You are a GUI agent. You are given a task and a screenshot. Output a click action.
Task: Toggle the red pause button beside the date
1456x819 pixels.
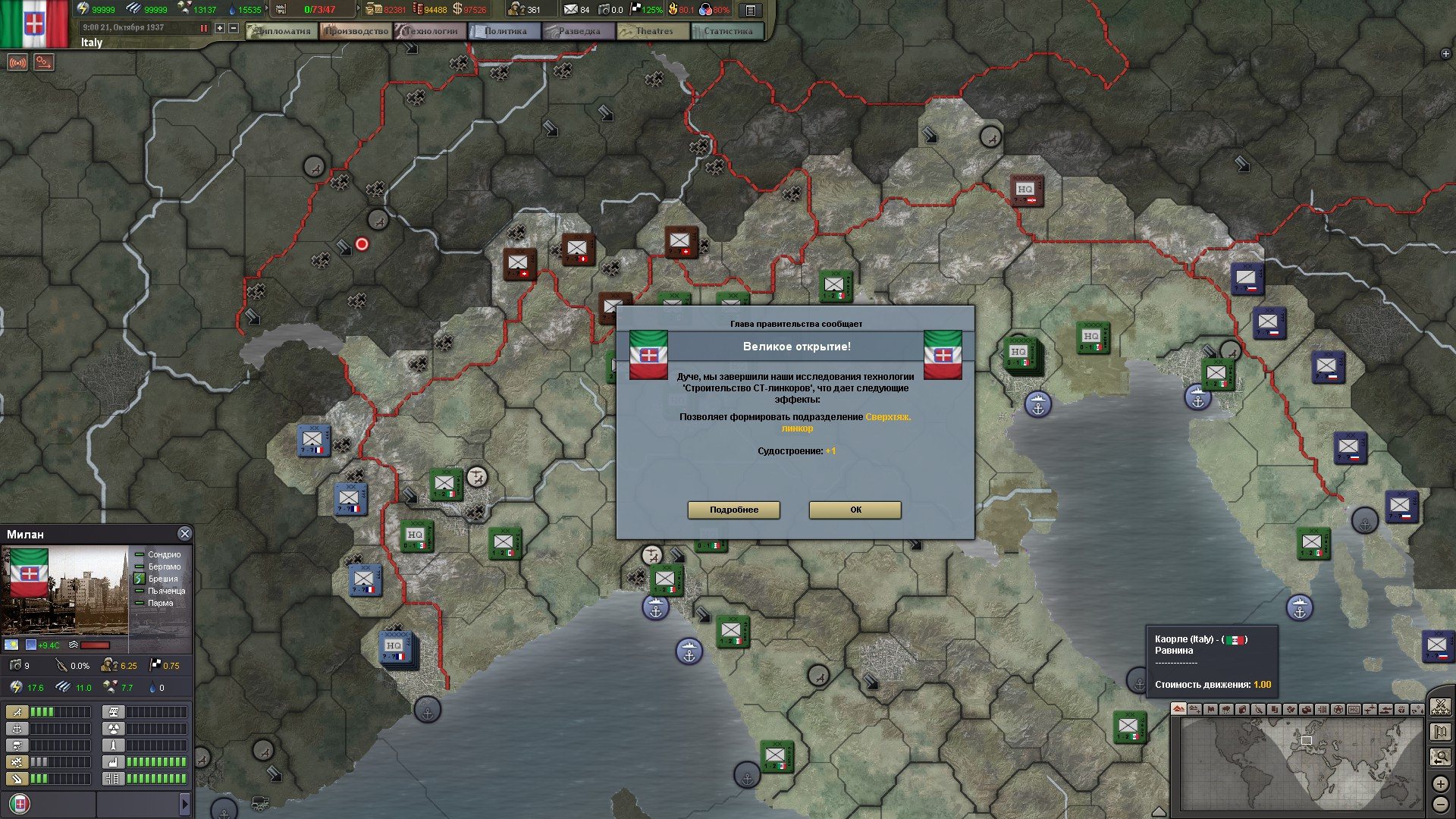pos(203,28)
